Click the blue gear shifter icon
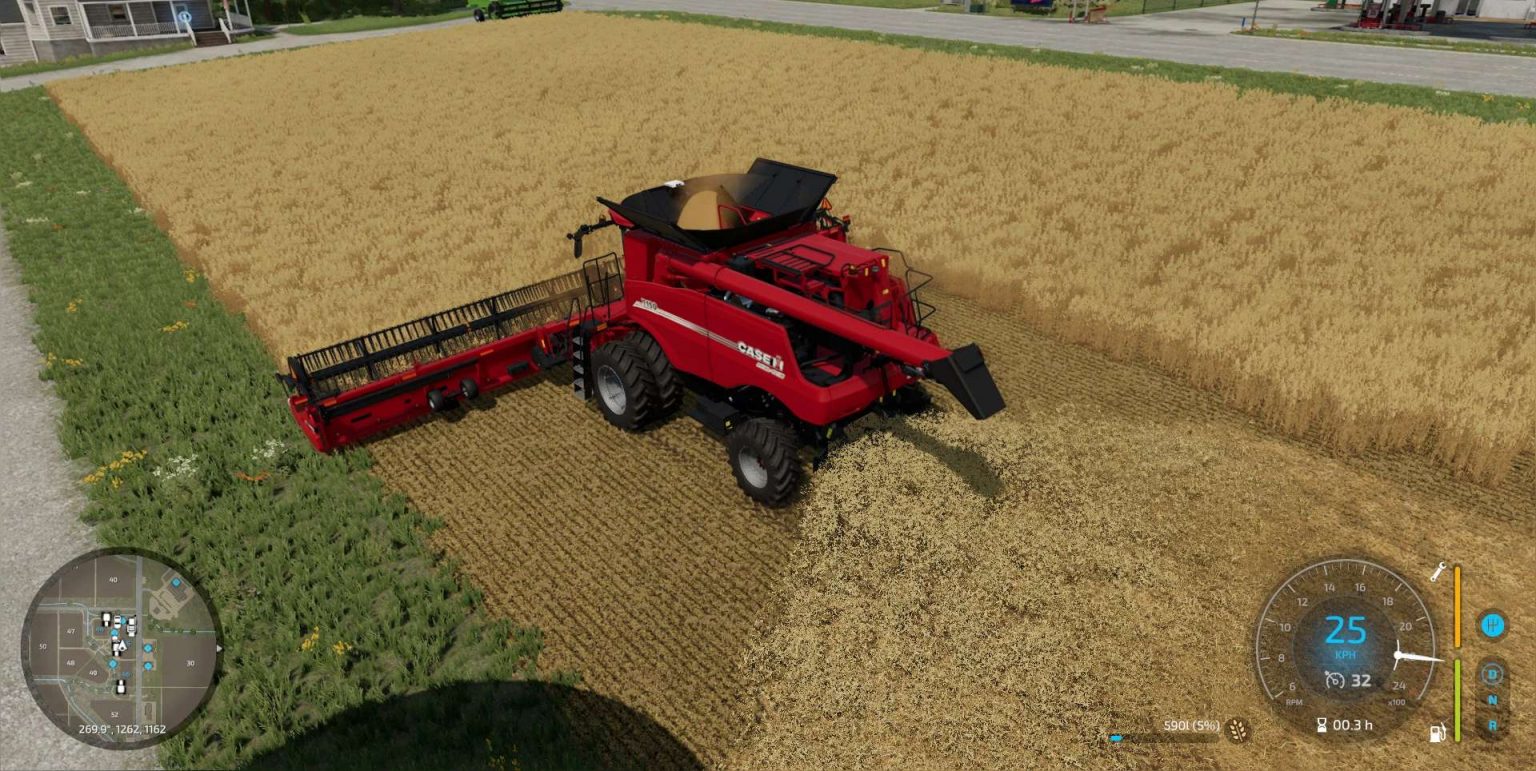 pyautogui.click(x=1492, y=625)
